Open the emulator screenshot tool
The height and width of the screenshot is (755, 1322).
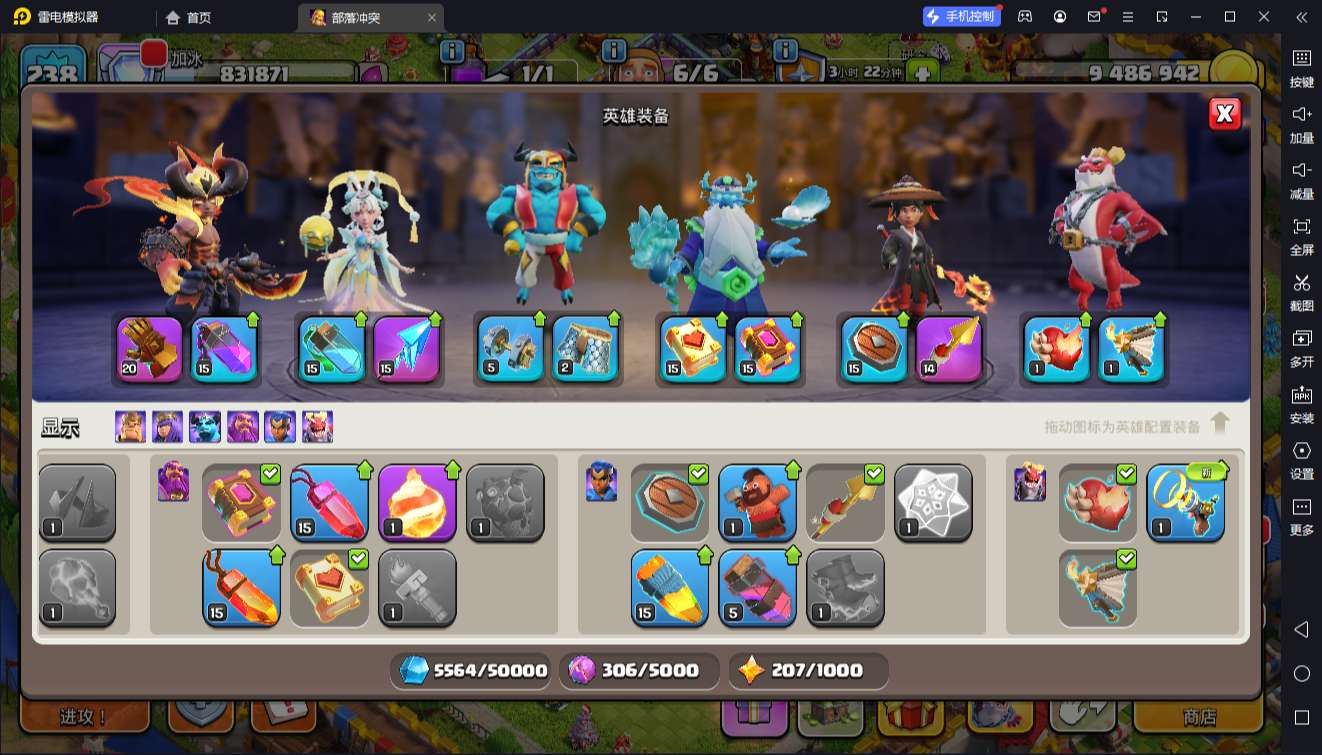[1301, 291]
